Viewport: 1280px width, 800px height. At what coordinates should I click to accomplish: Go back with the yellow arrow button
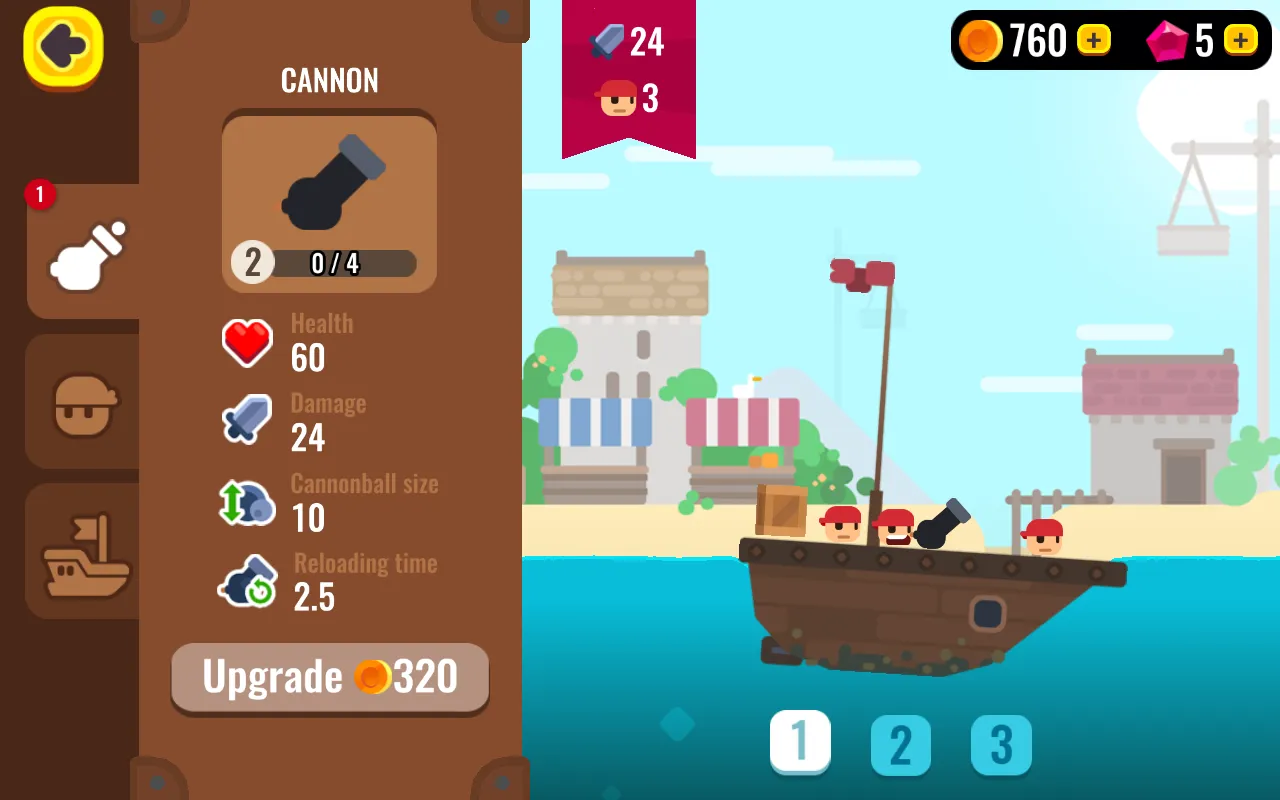click(x=63, y=46)
